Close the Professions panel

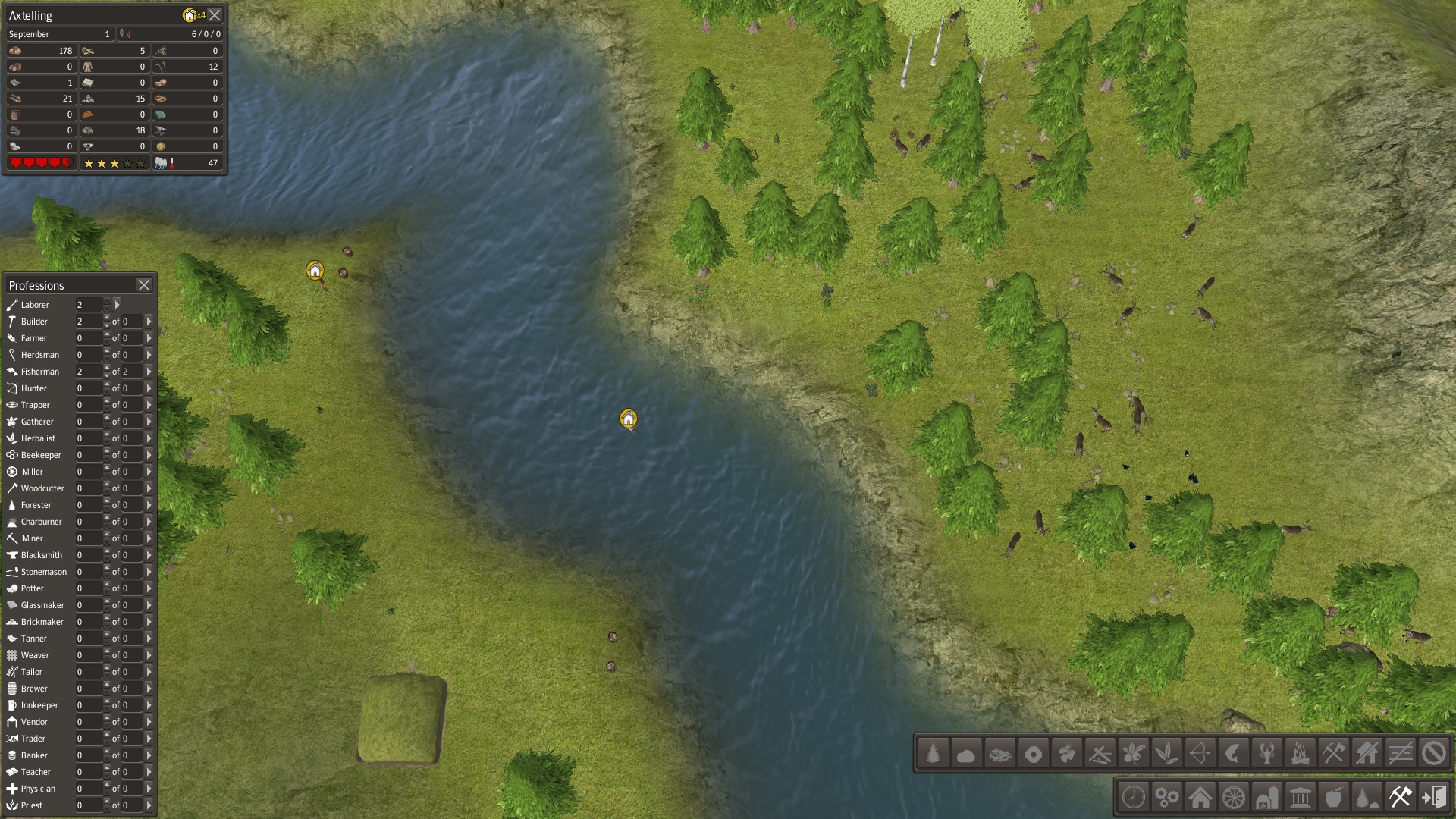click(x=144, y=285)
